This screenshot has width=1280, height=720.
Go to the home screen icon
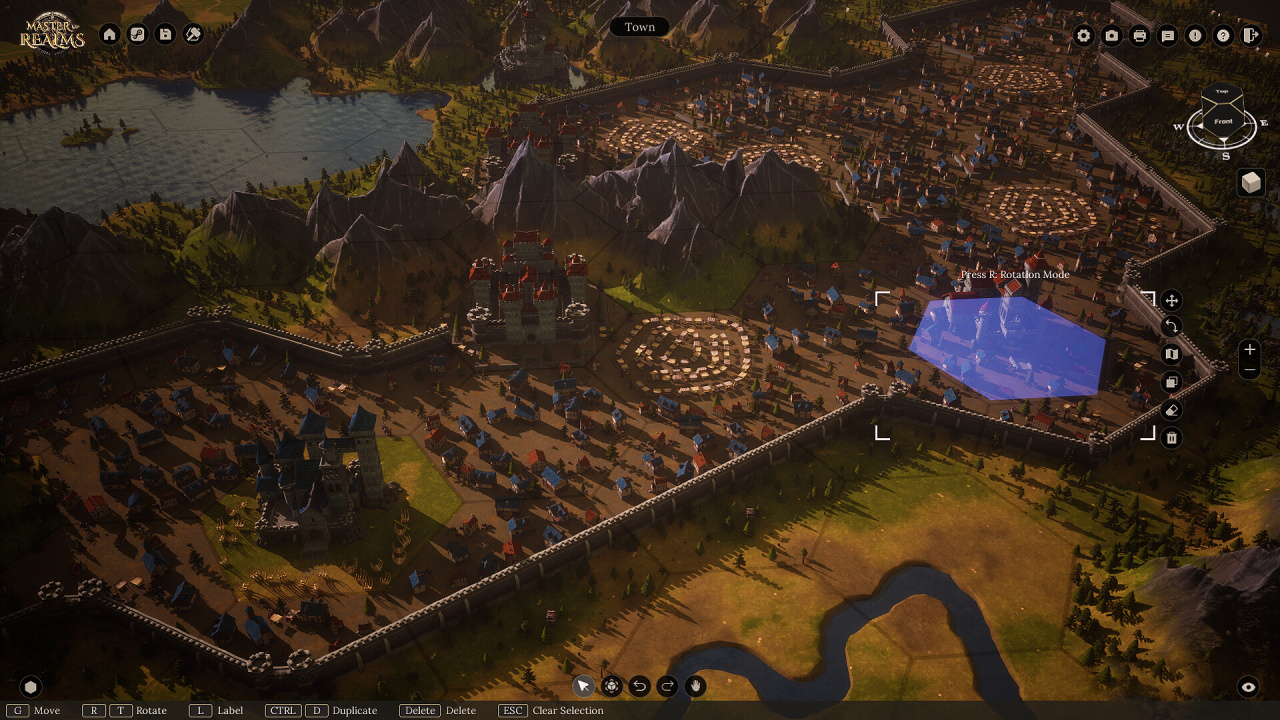tap(110, 34)
